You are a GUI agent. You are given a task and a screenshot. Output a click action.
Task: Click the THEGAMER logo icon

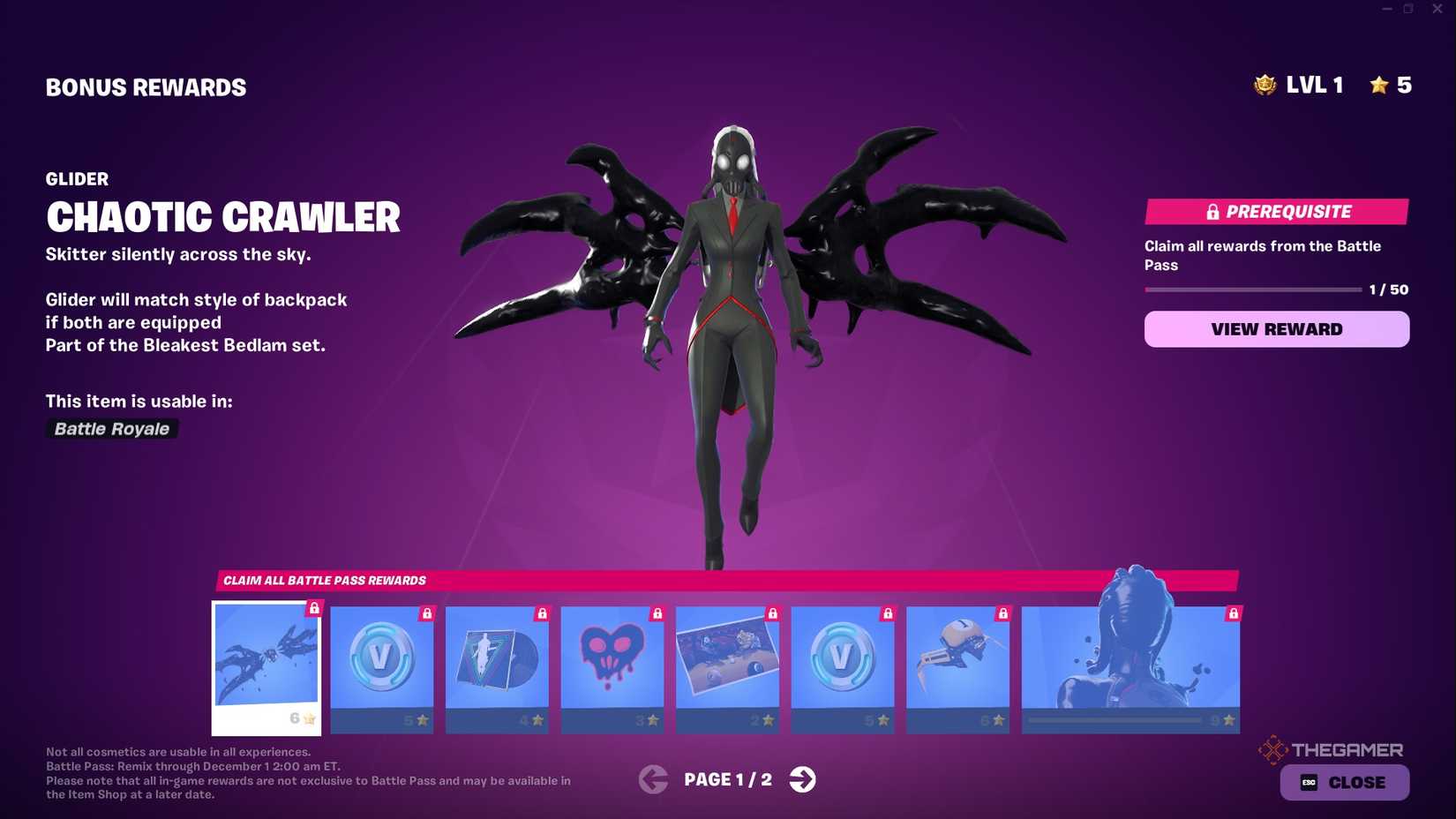[1273, 749]
